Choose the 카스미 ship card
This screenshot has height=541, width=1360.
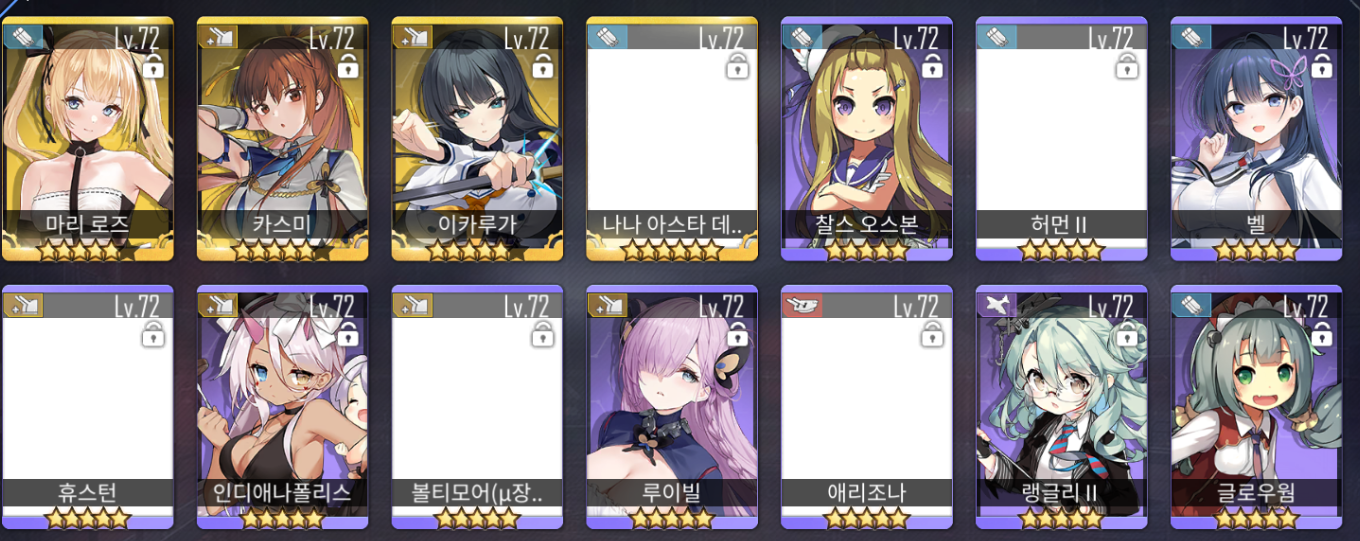click(x=282, y=138)
